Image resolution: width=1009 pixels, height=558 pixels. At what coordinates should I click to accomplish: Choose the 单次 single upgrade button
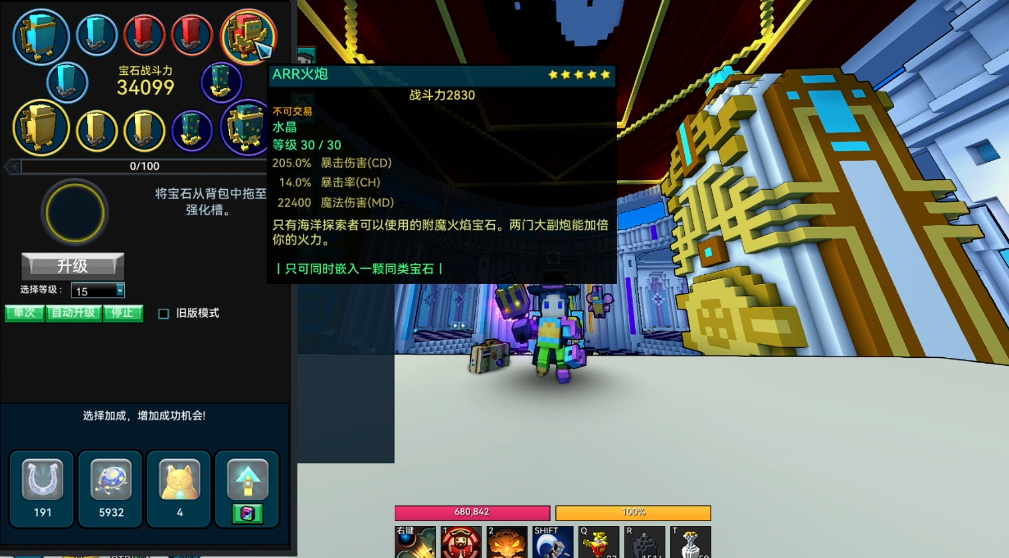click(24, 313)
